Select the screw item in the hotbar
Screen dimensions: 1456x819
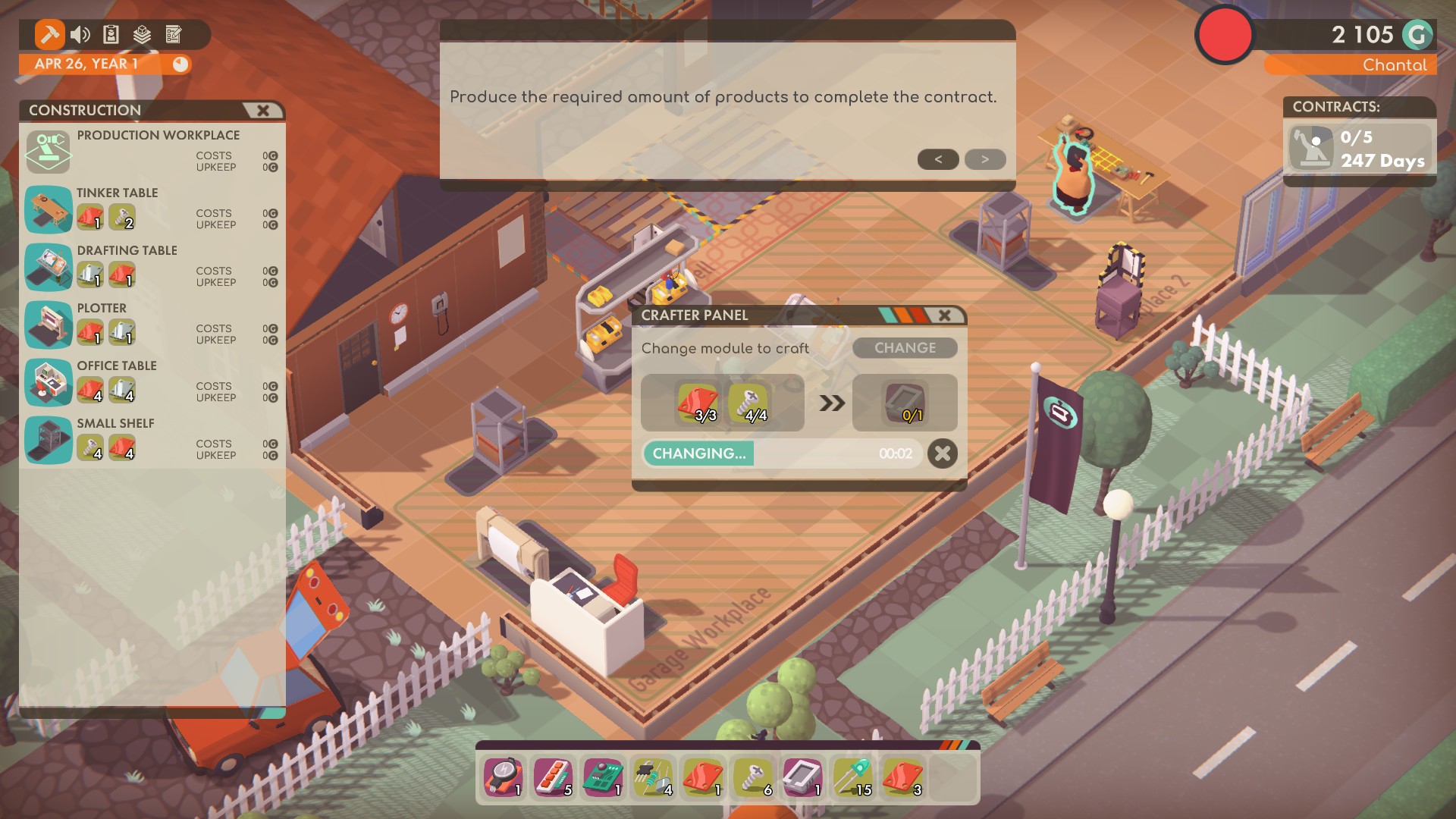click(754, 777)
